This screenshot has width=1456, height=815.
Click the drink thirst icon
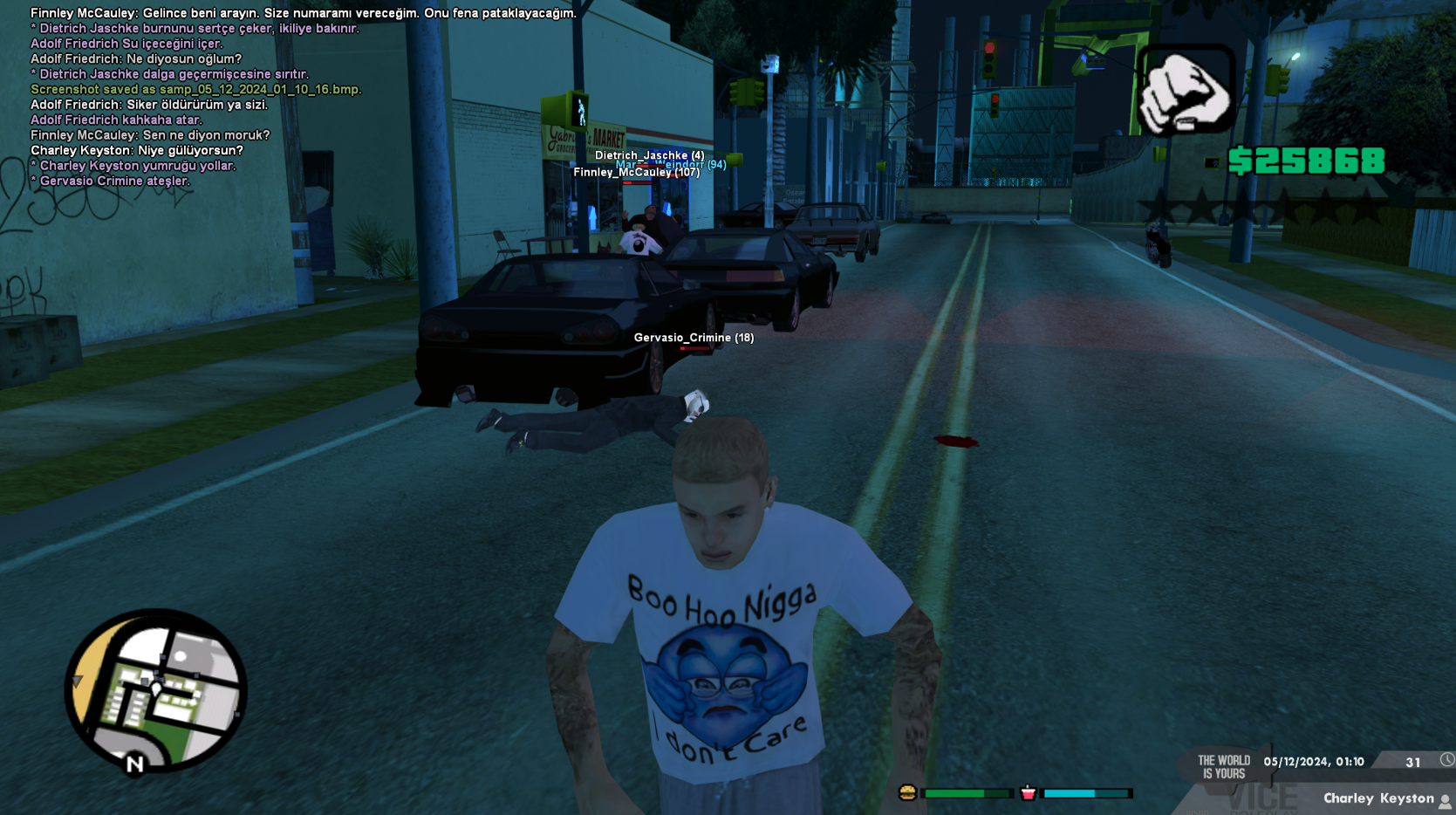[x=1028, y=792]
